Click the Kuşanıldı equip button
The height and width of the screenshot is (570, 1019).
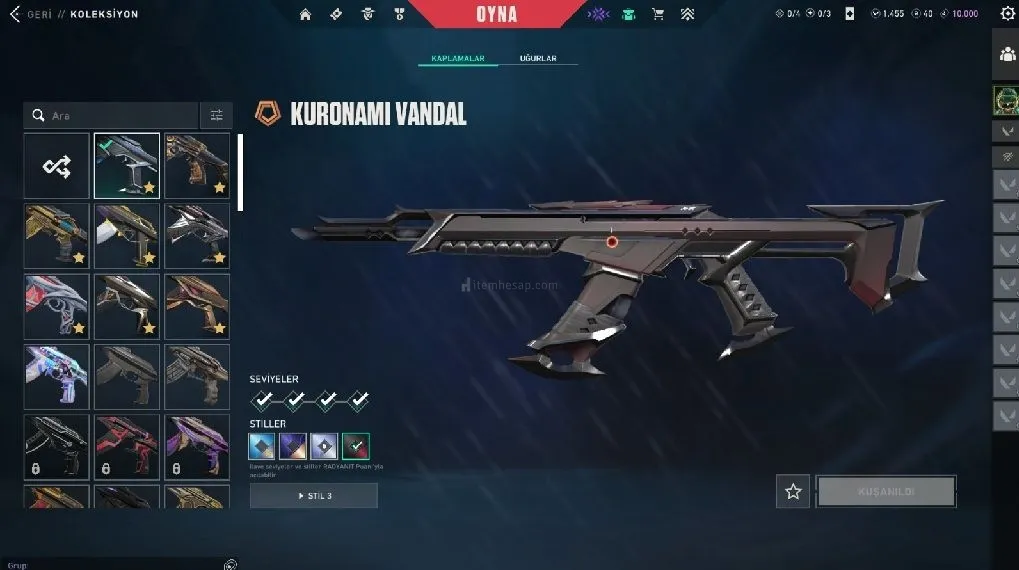click(886, 491)
